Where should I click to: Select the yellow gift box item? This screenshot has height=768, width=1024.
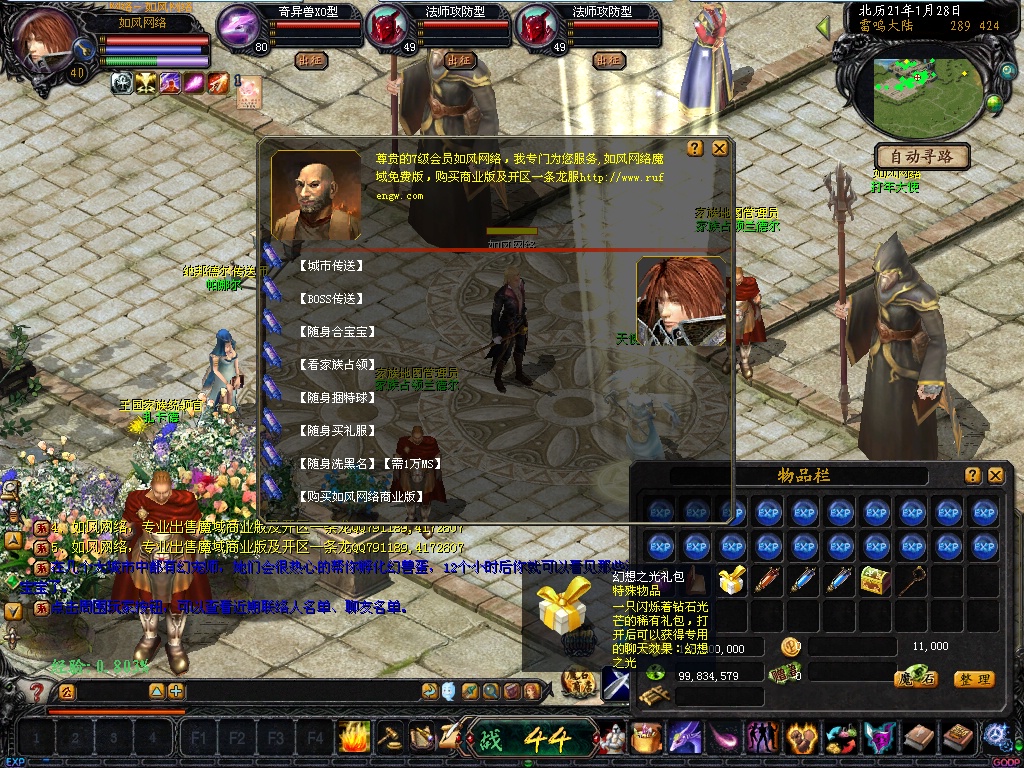tap(732, 579)
